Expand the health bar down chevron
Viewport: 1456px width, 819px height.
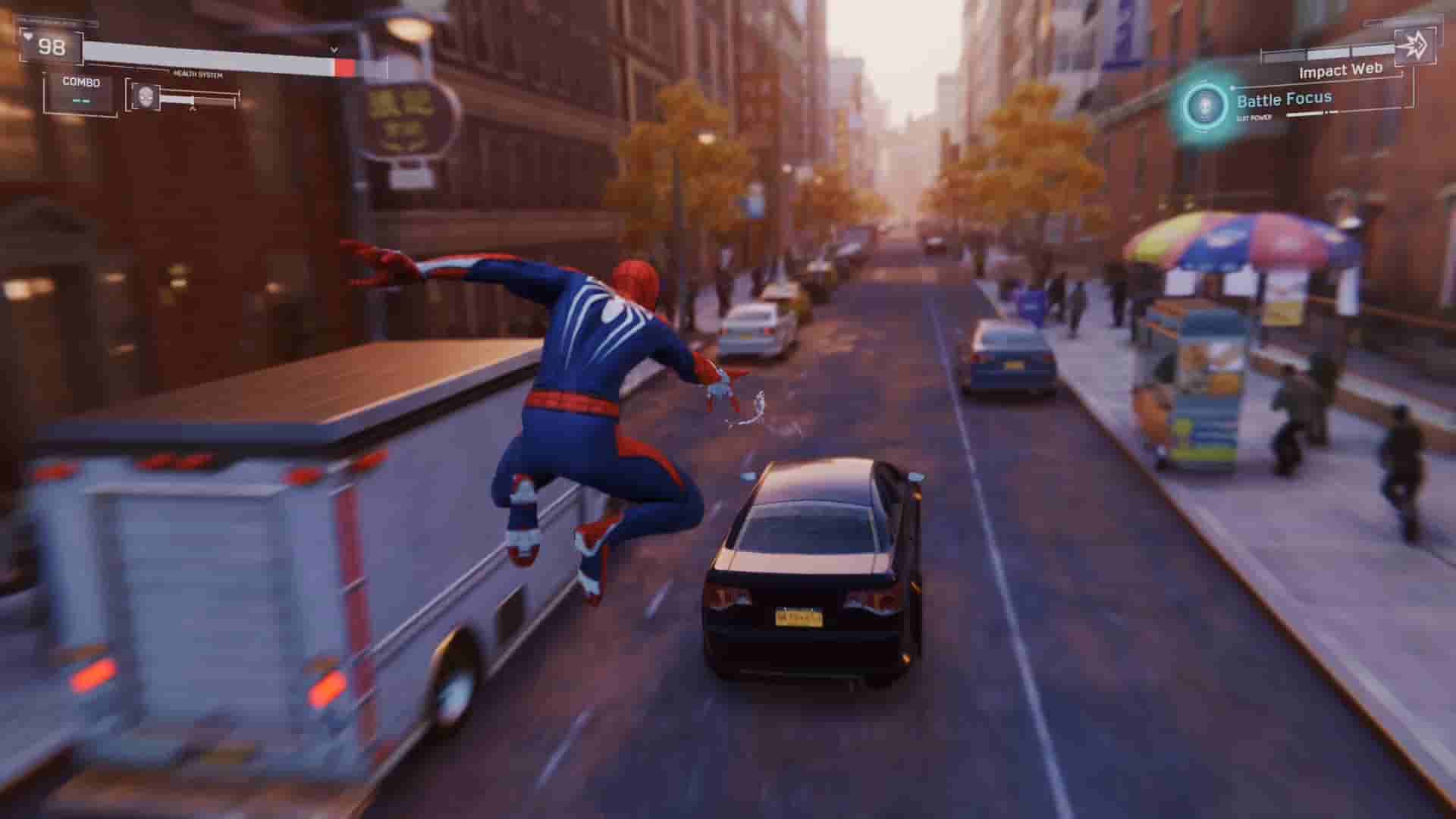tap(334, 48)
